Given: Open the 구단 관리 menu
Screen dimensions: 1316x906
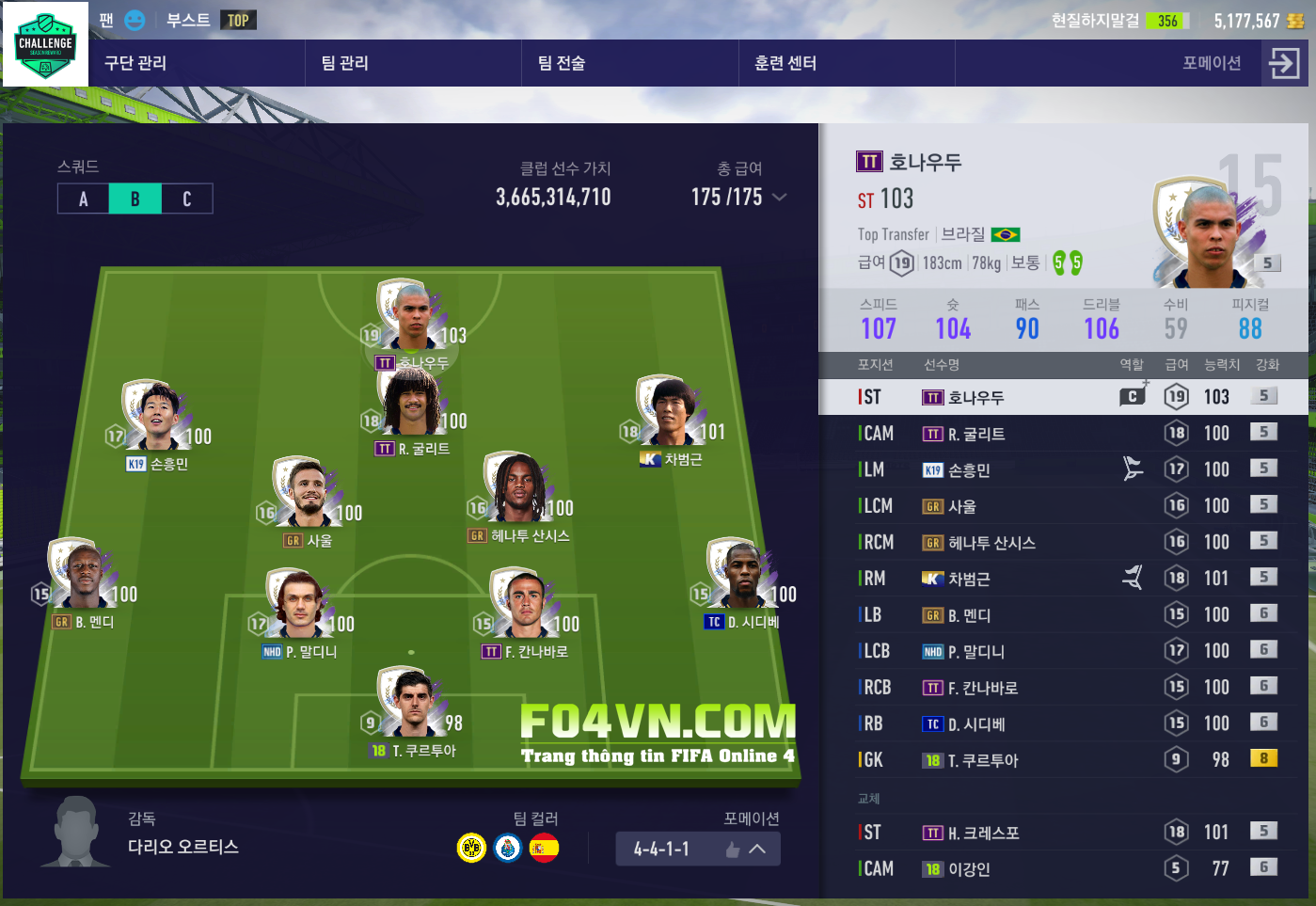Looking at the screenshot, I should click(135, 63).
